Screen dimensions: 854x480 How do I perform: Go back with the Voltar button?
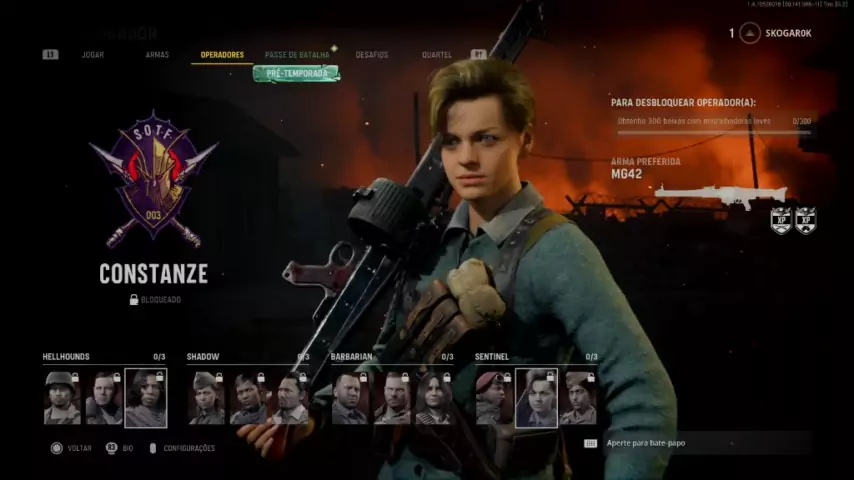tap(72, 448)
